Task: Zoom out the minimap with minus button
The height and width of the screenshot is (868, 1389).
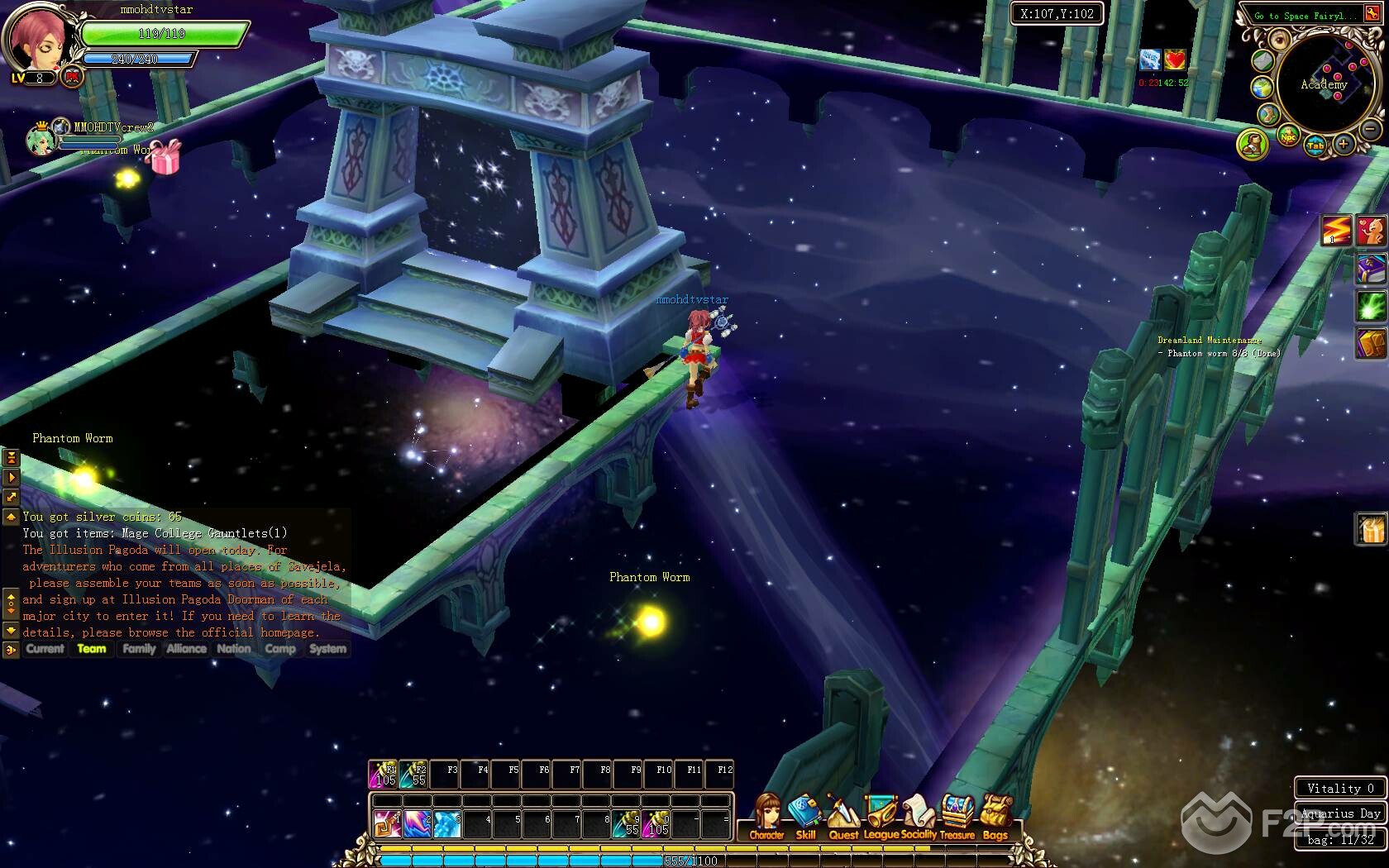Action: tap(1370, 130)
